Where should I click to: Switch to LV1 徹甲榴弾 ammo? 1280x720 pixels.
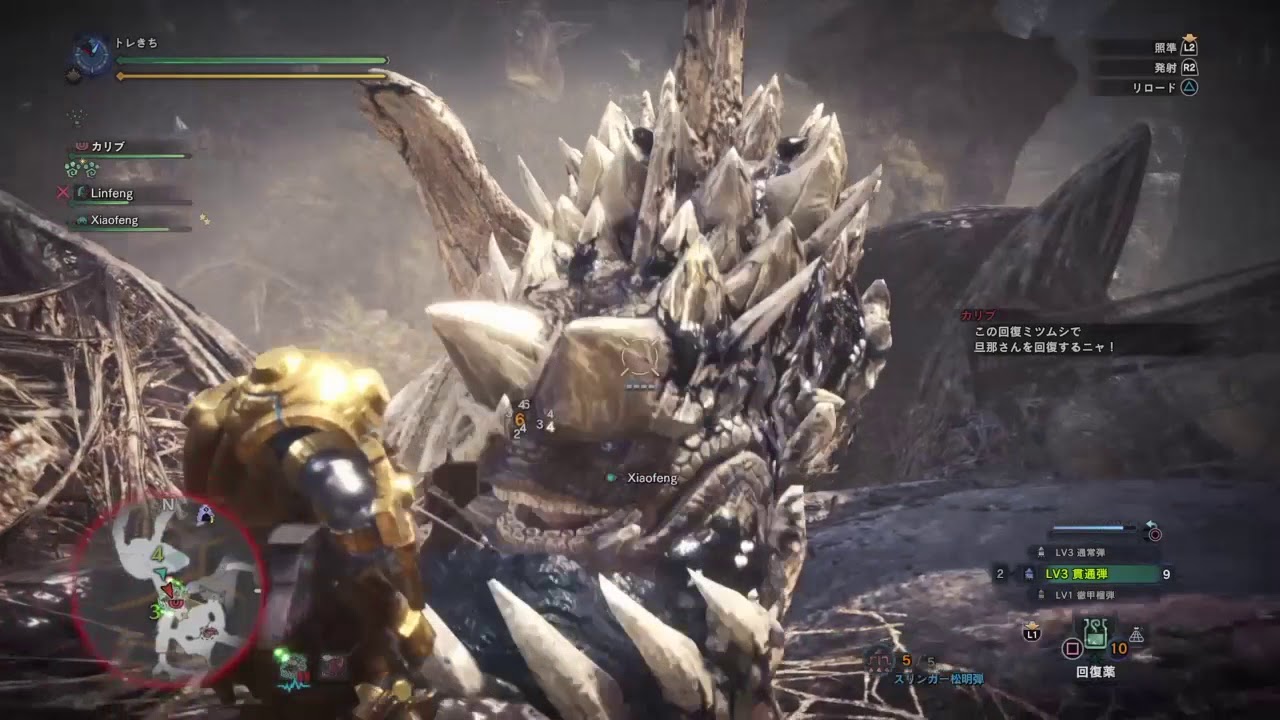tap(1085, 596)
